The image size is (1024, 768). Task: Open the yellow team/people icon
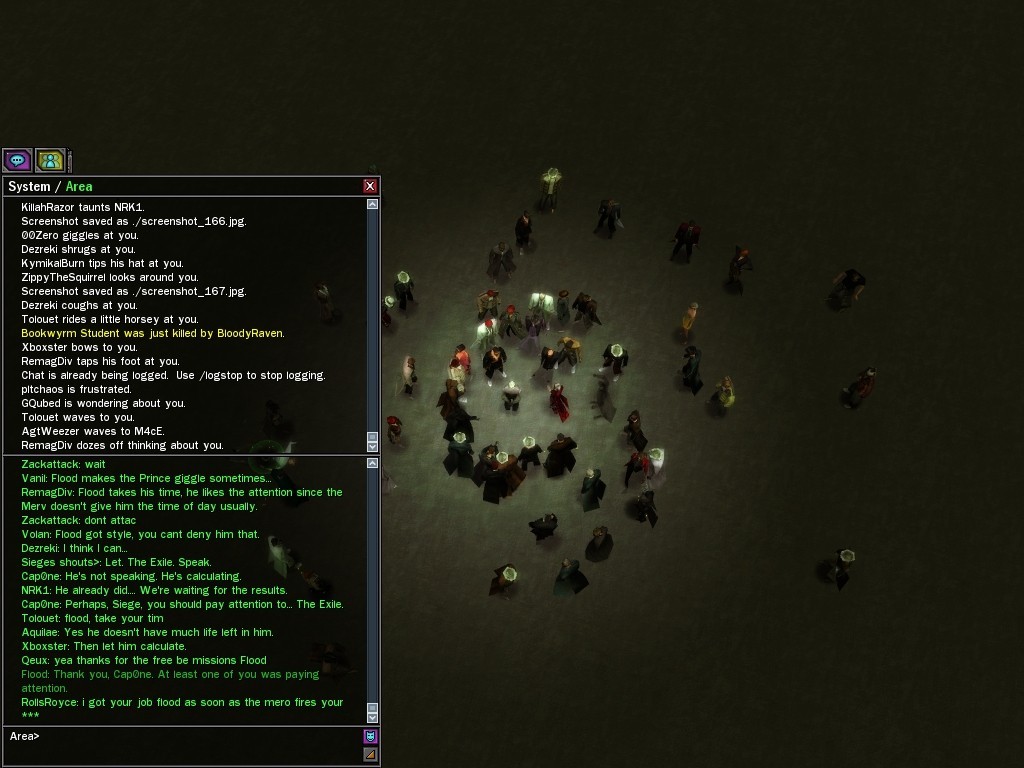(x=50, y=160)
